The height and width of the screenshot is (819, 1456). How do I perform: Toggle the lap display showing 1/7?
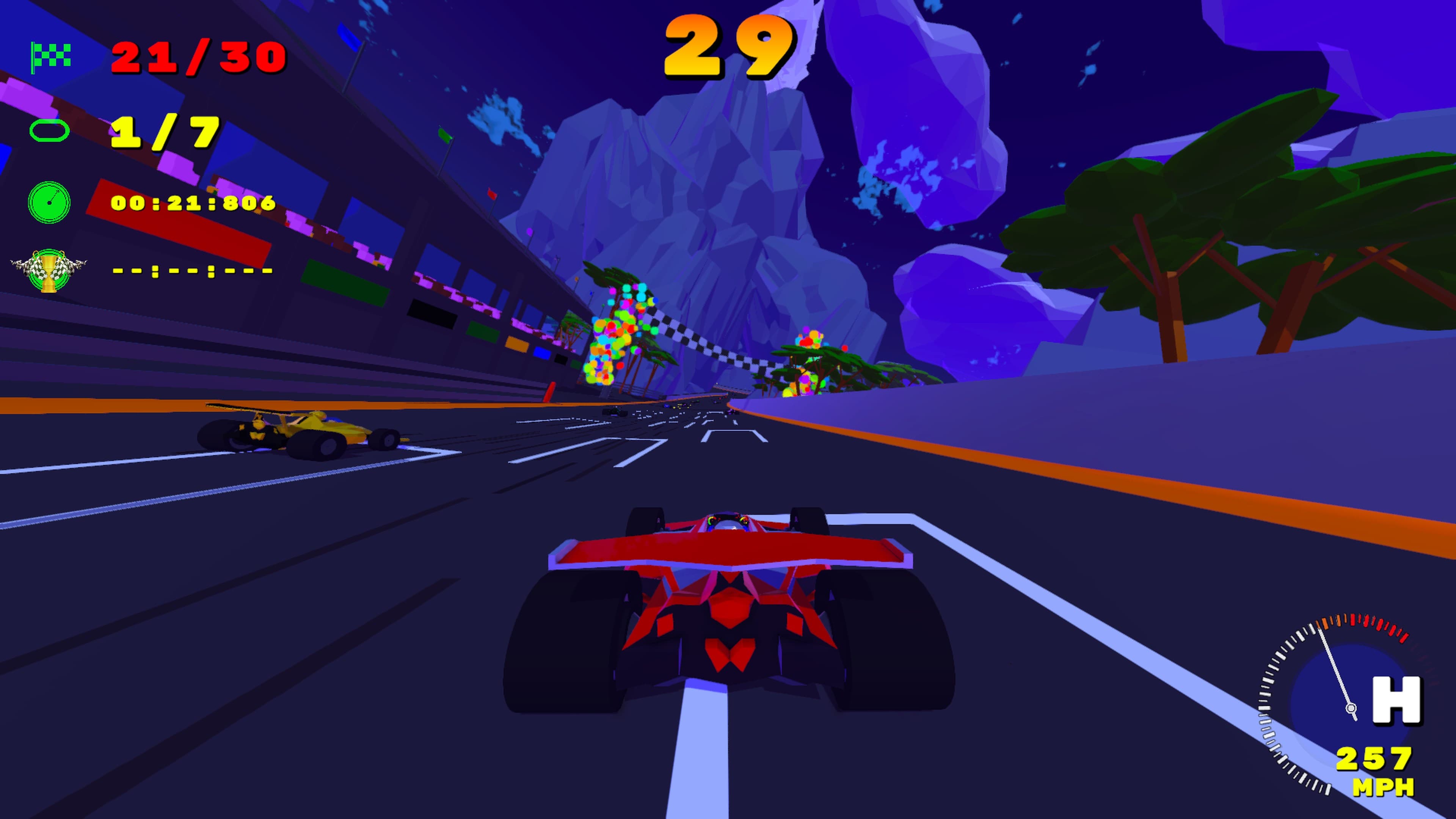164,133
